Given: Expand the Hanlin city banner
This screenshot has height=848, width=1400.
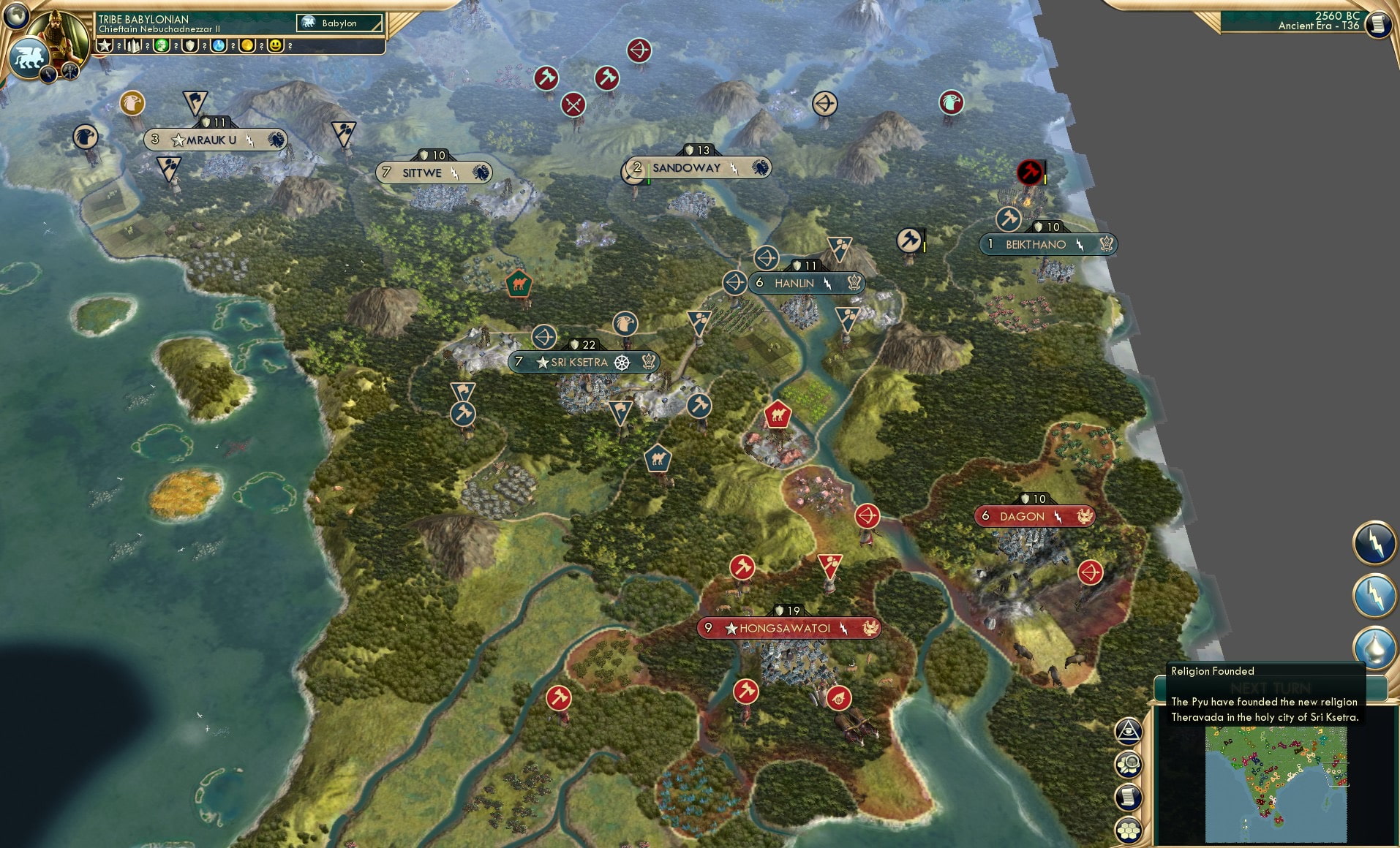Looking at the screenshot, I should [805, 283].
